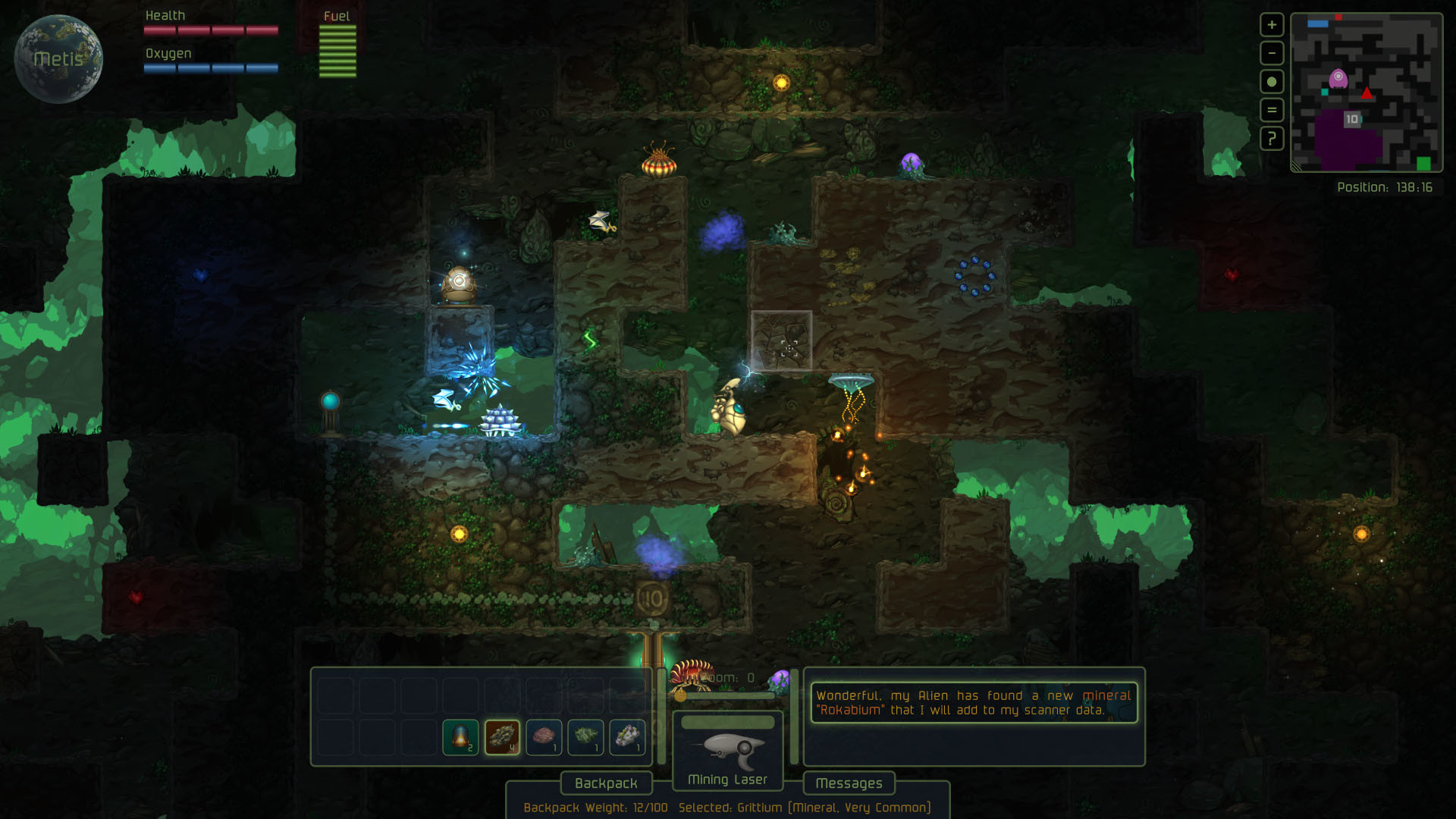The height and width of the screenshot is (819, 1456).
Task: Select the pink rock mineral slot
Action: tap(544, 736)
